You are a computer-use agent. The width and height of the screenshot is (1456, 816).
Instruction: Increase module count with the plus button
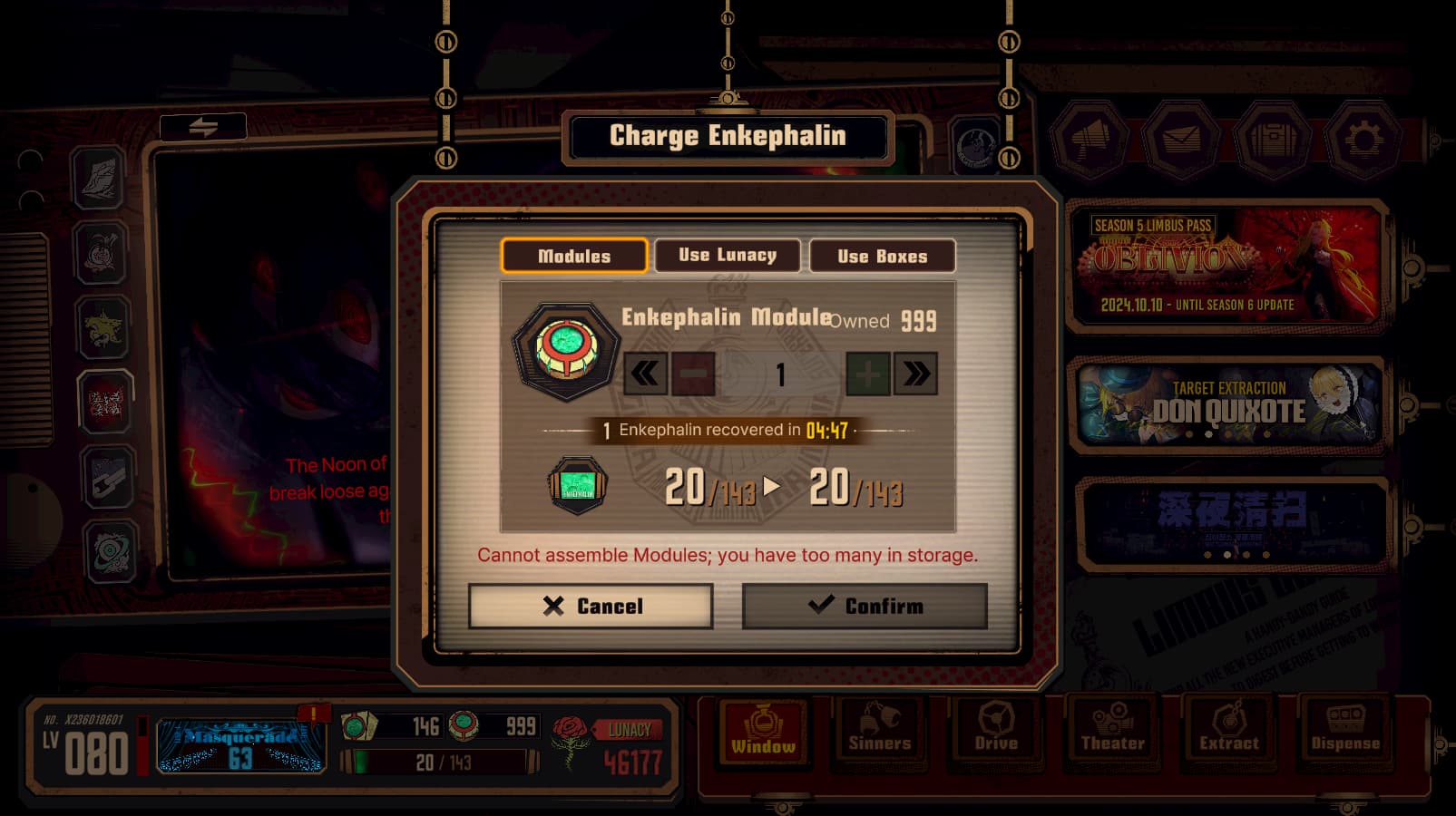coord(867,374)
